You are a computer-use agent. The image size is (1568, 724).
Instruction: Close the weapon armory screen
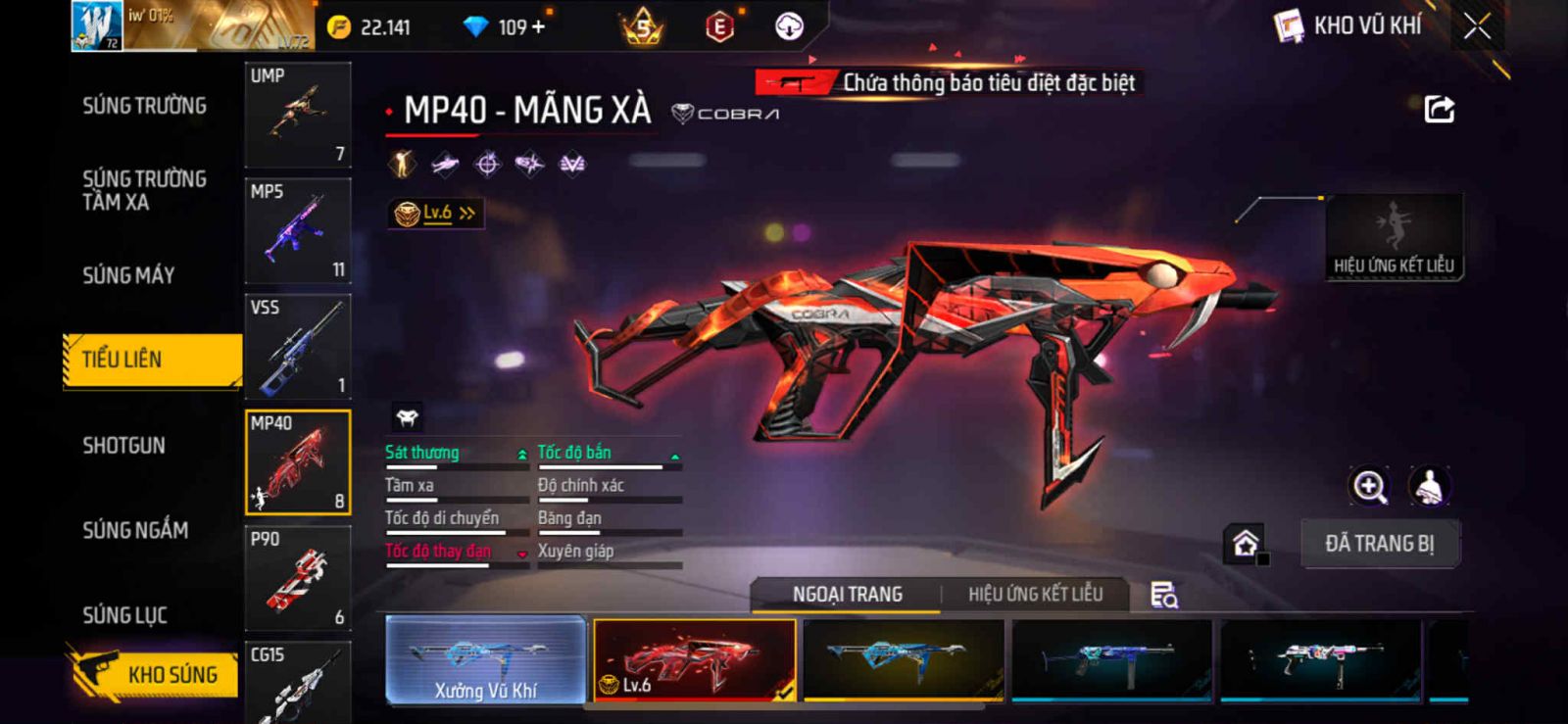[1477, 27]
